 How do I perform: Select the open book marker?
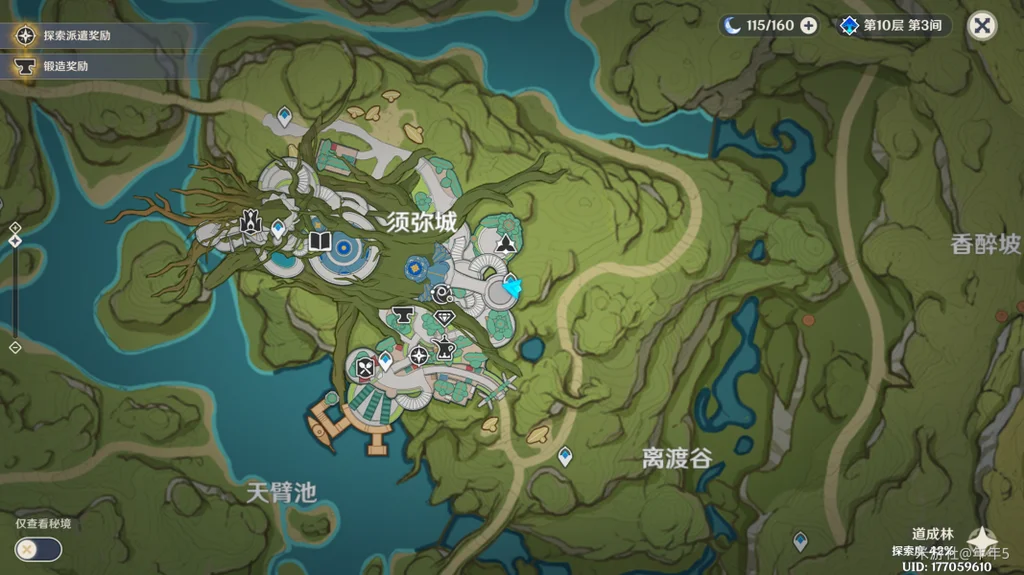(x=320, y=242)
